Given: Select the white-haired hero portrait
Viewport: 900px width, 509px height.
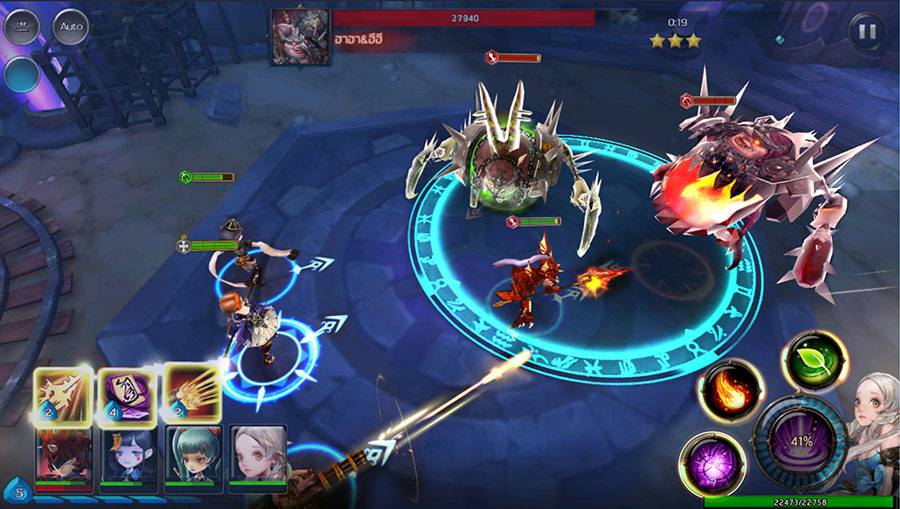Looking at the screenshot, I should pyautogui.click(x=258, y=453).
